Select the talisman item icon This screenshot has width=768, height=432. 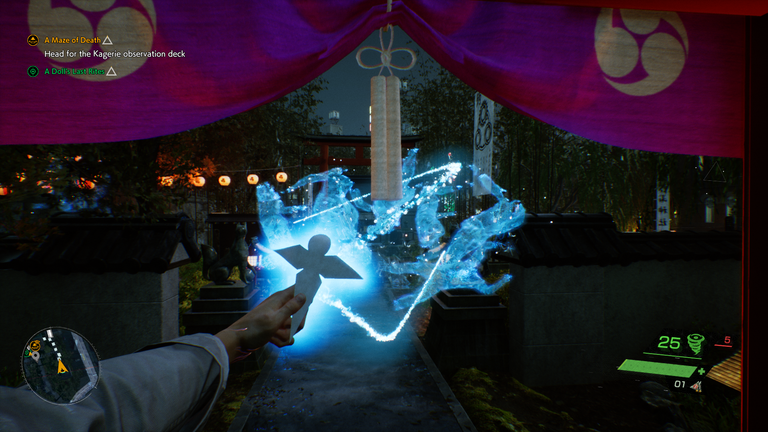pos(696,385)
